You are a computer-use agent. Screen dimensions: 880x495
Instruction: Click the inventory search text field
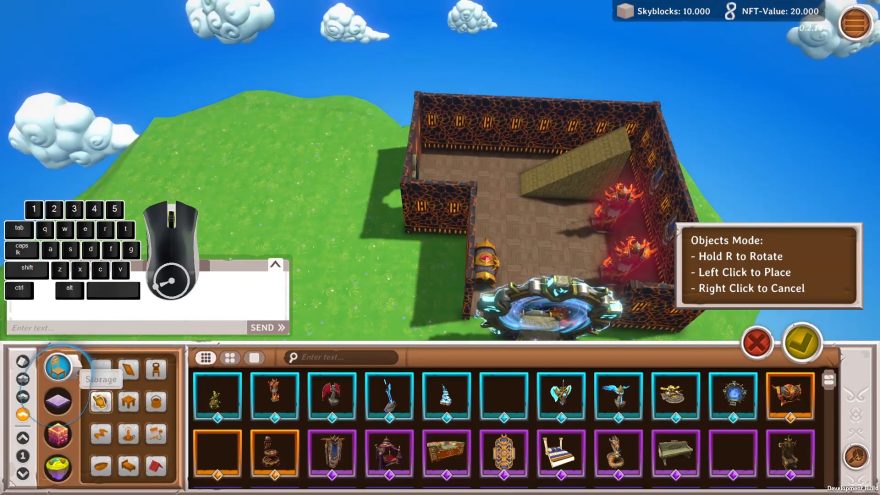[345, 357]
